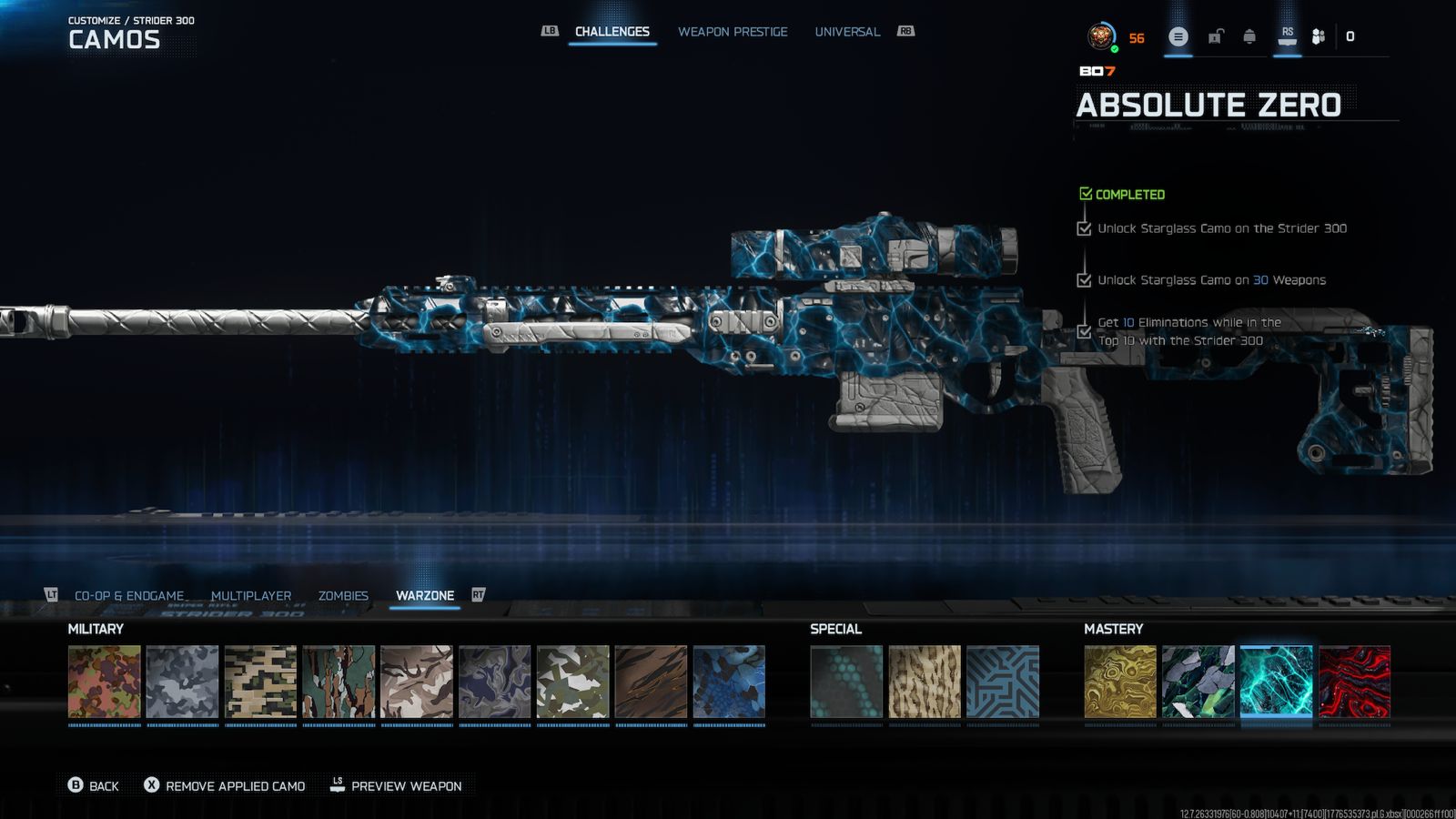Open the Universal camos tab
This screenshot has height=819, width=1456.
(x=847, y=32)
